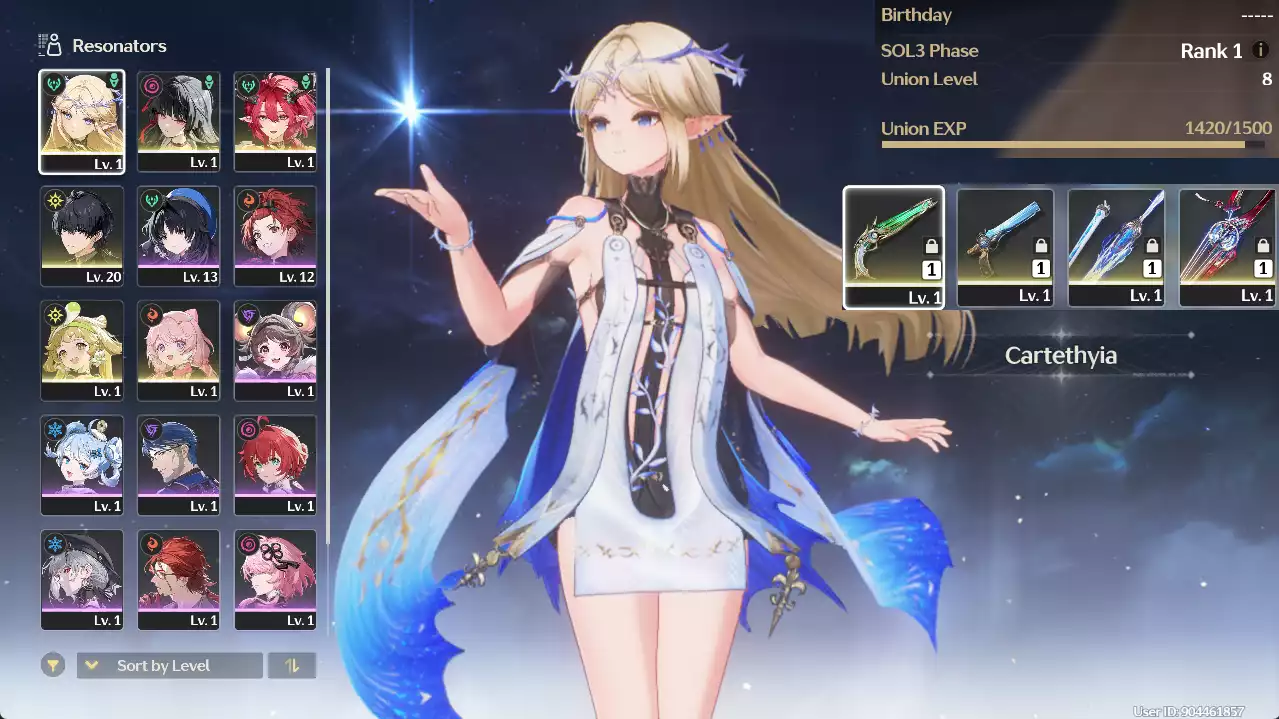Open the Sort by Level dropdown
Image resolution: width=1279 pixels, height=719 pixels.
click(x=170, y=666)
